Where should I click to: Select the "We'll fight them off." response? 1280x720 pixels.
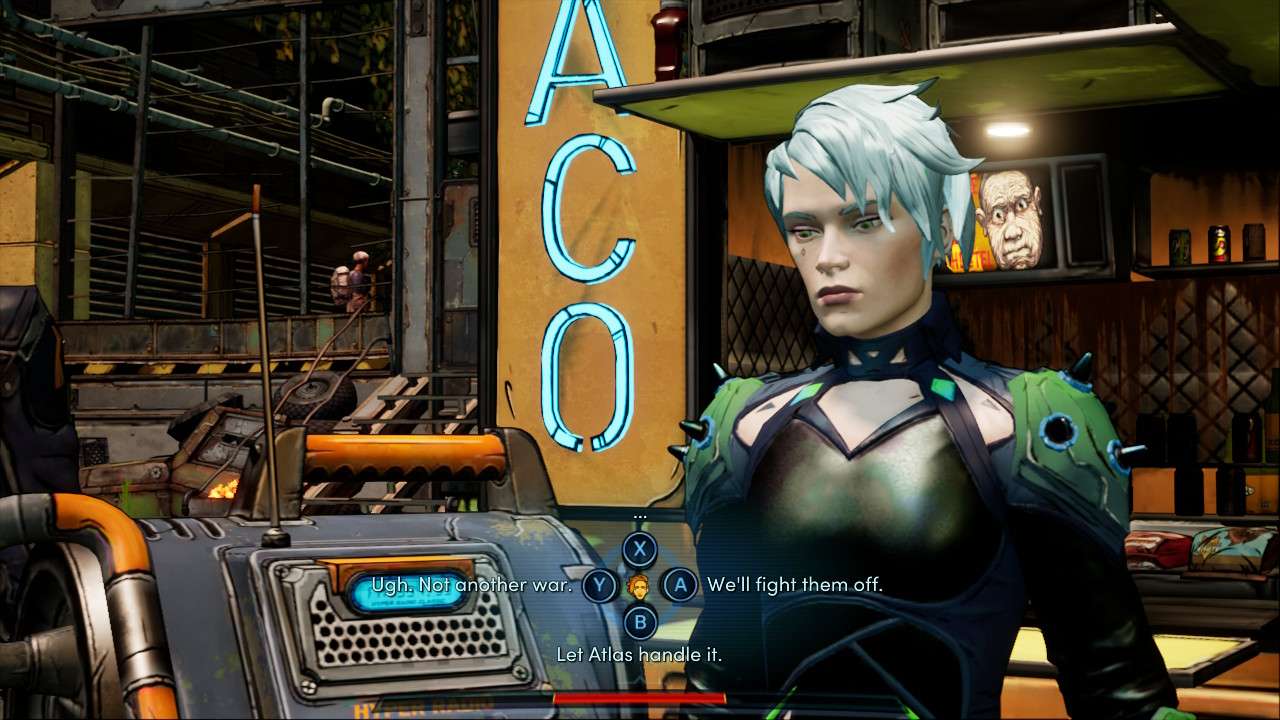pos(794,585)
